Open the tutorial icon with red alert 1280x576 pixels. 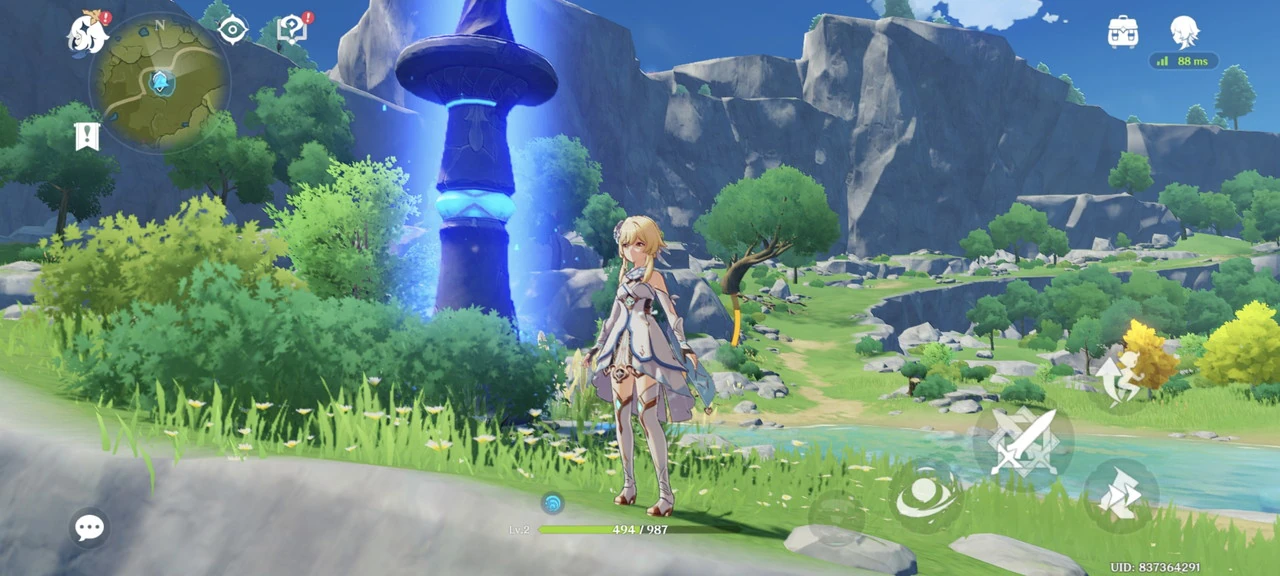tap(292, 29)
